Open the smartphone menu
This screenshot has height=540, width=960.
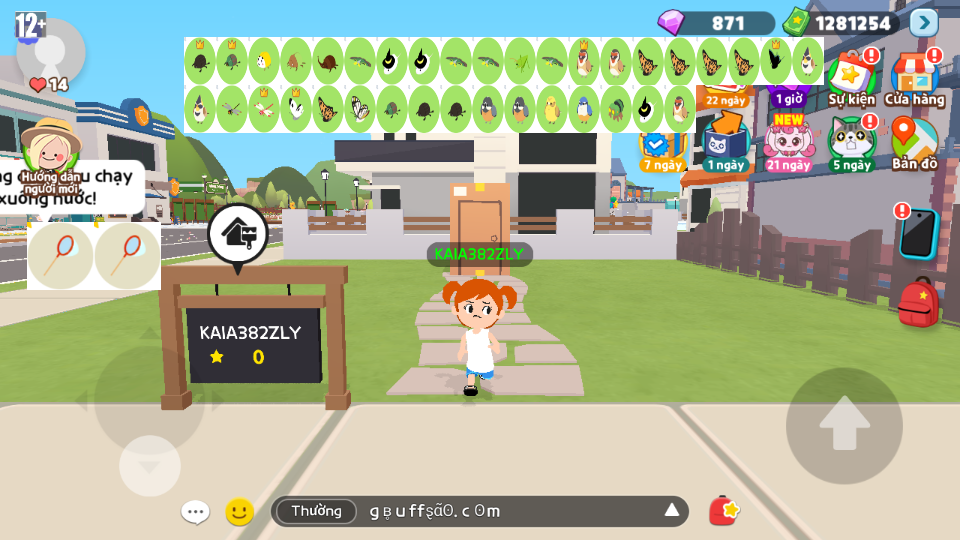[917, 233]
